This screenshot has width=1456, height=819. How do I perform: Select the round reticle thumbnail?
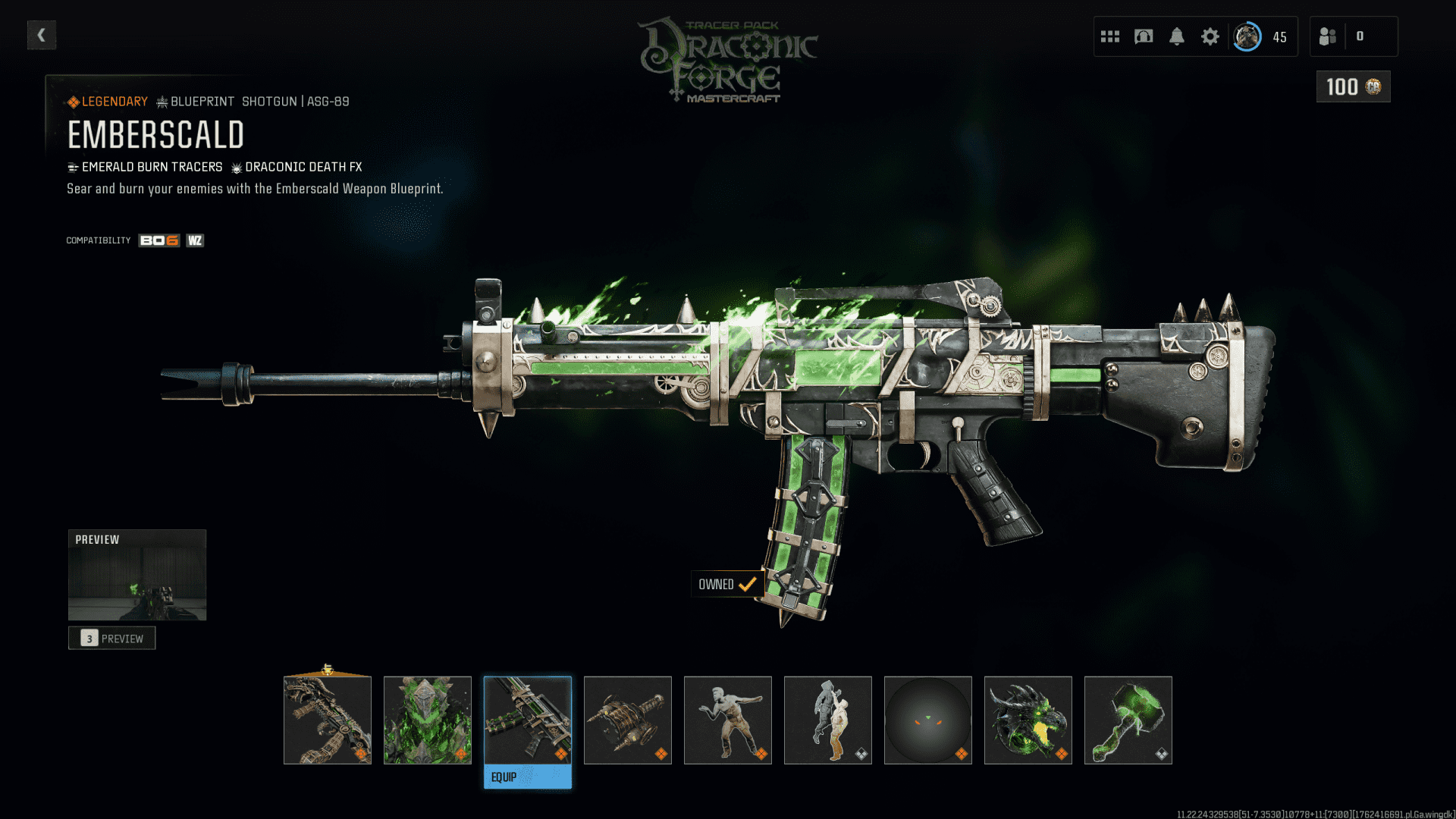tap(928, 720)
